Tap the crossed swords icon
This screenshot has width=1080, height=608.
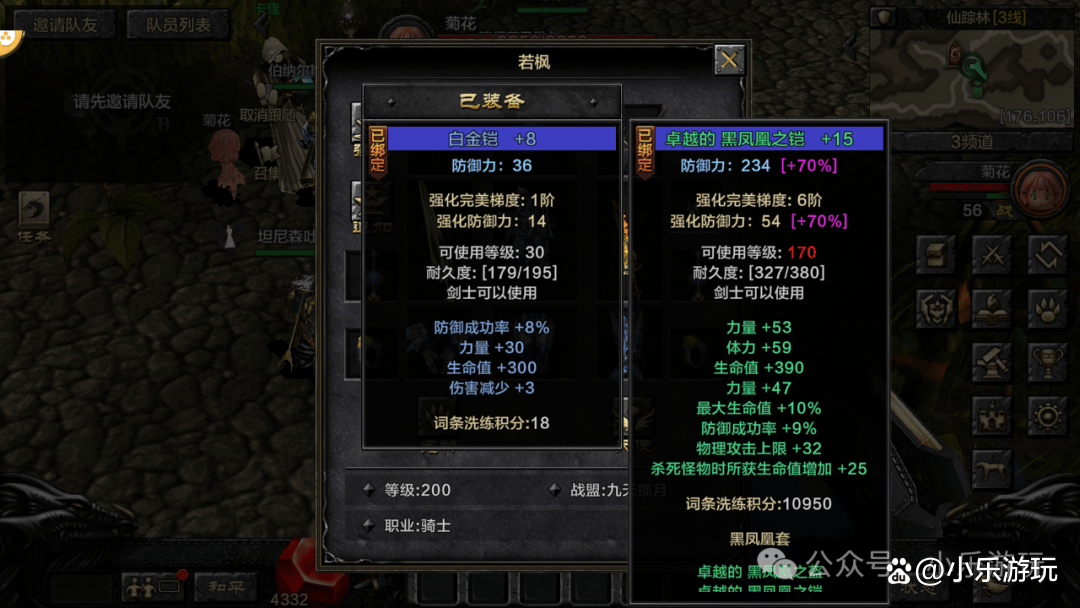tap(992, 253)
